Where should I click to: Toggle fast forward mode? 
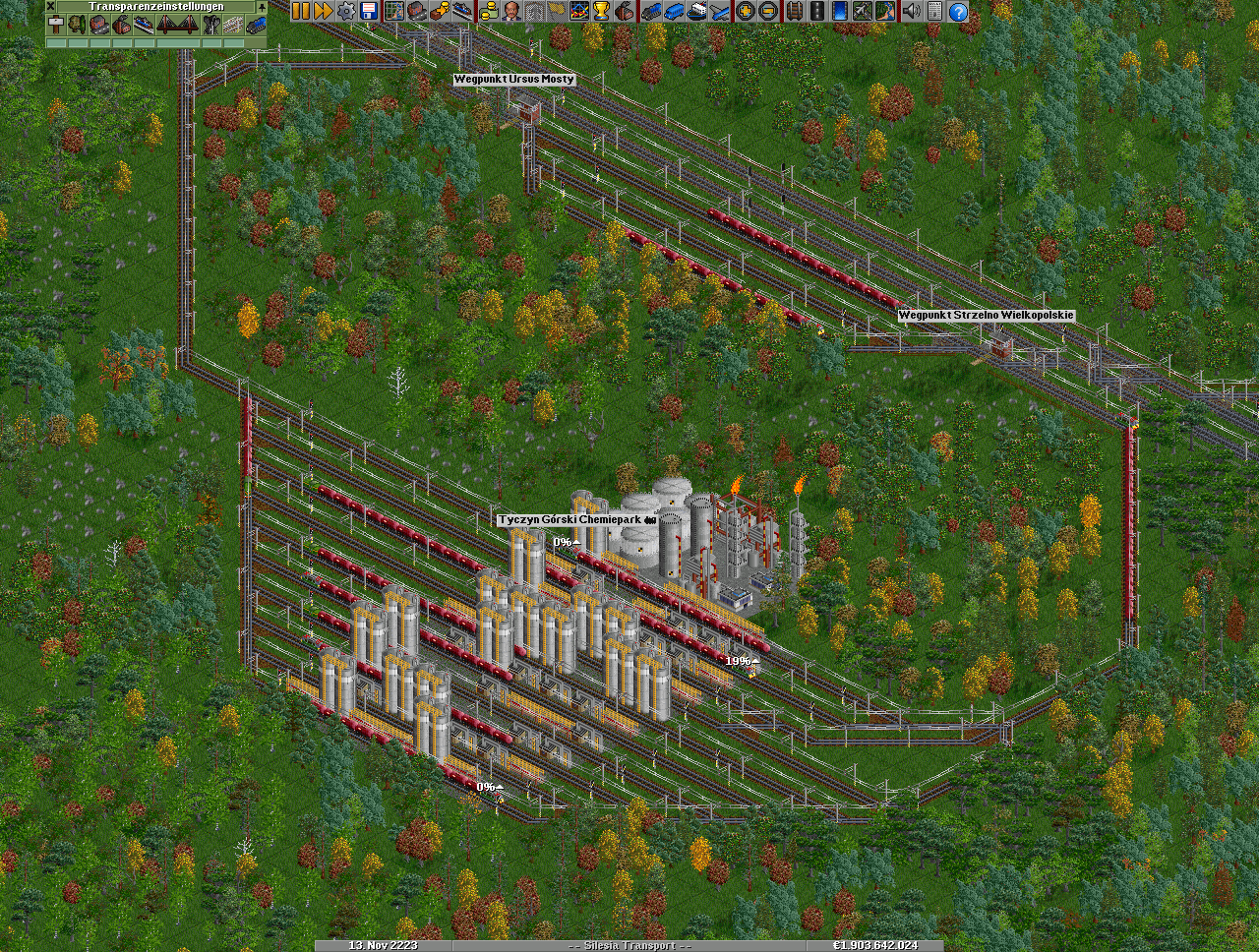(323, 11)
